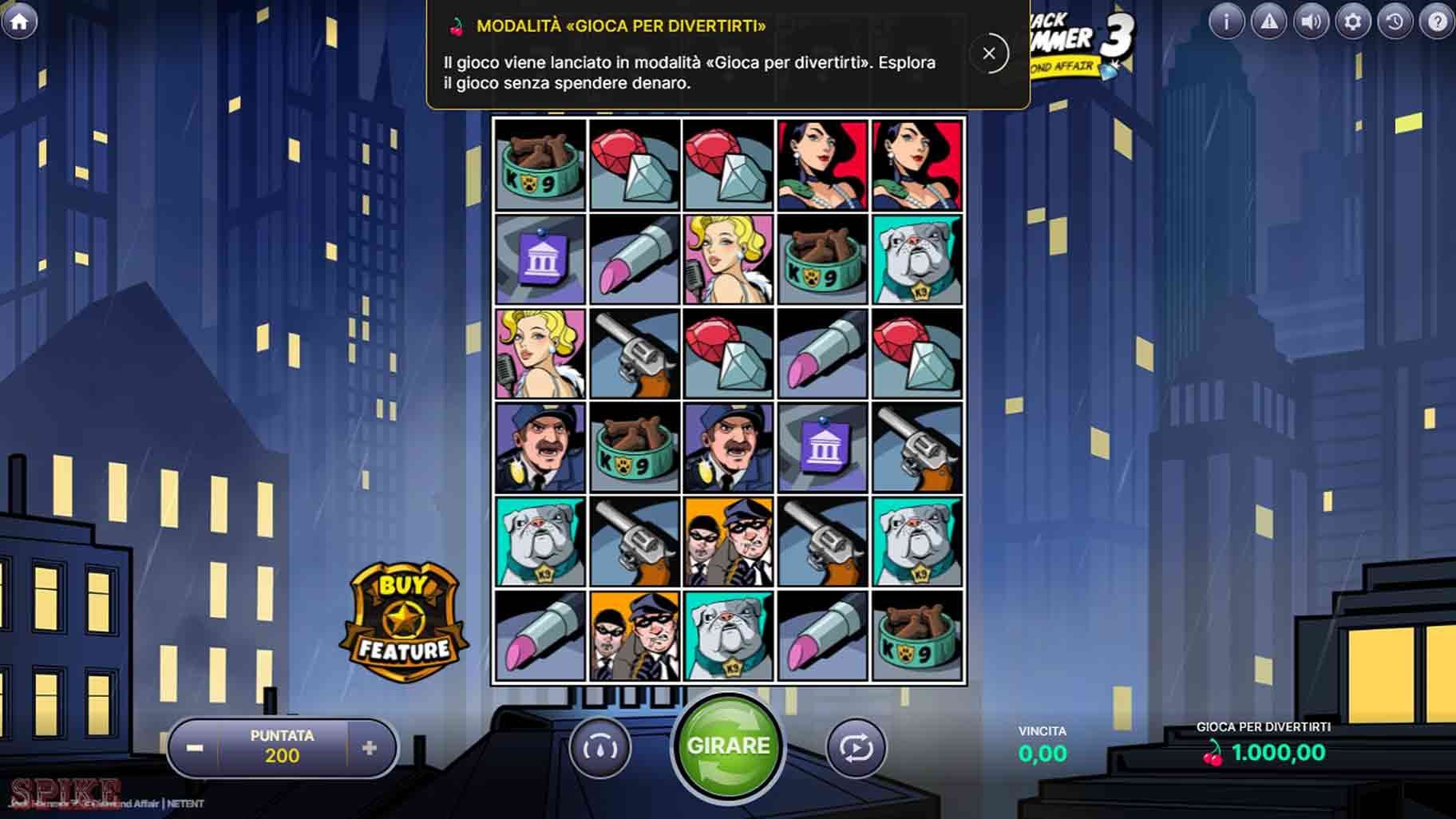This screenshot has height=819, width=1456.
Task: Close the Gioca per Divertirti notification
Action: click(990, 53)
